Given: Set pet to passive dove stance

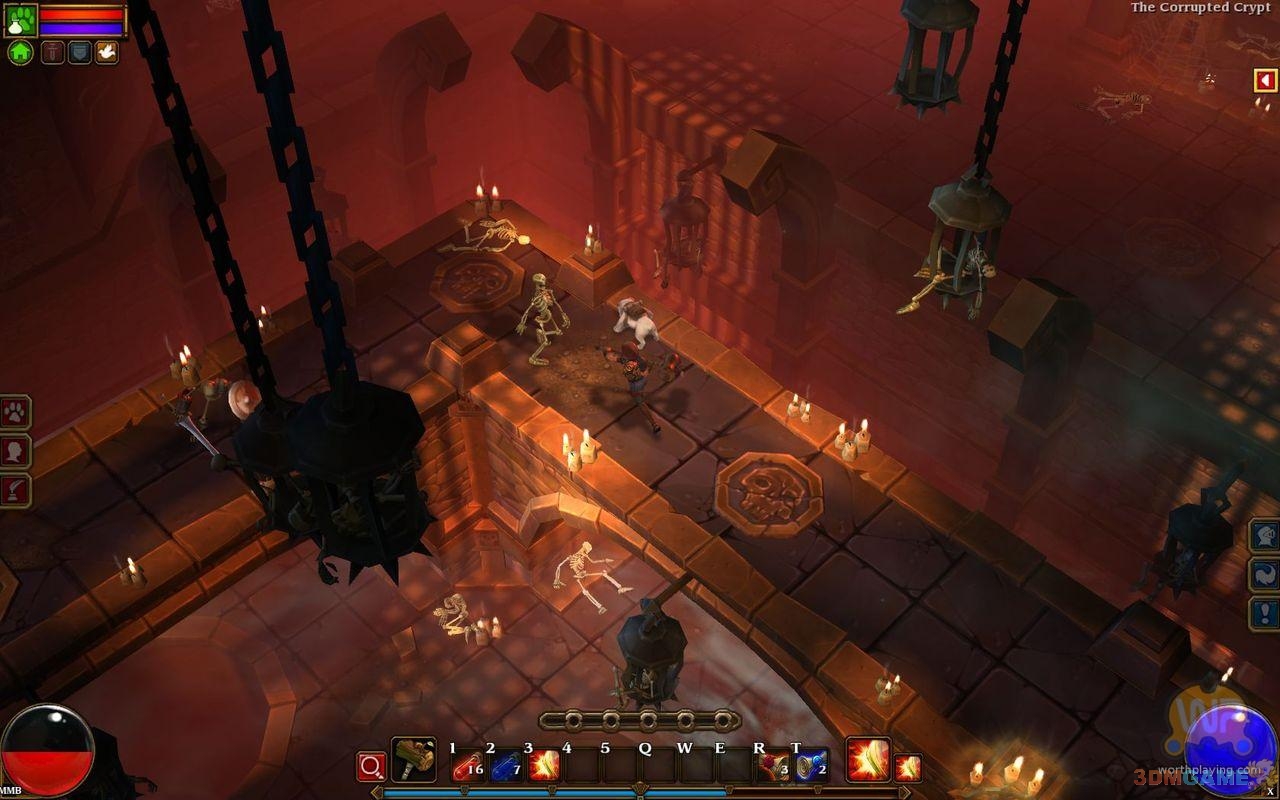Looking at the screenshot, I should 106,53.
